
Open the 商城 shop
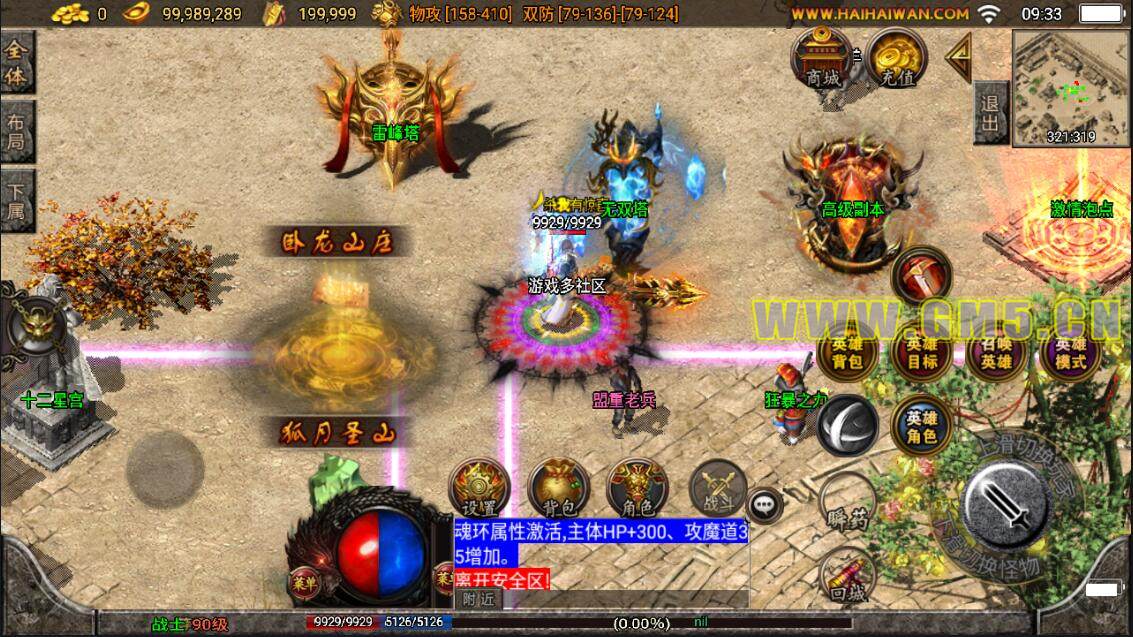(820, 59)
